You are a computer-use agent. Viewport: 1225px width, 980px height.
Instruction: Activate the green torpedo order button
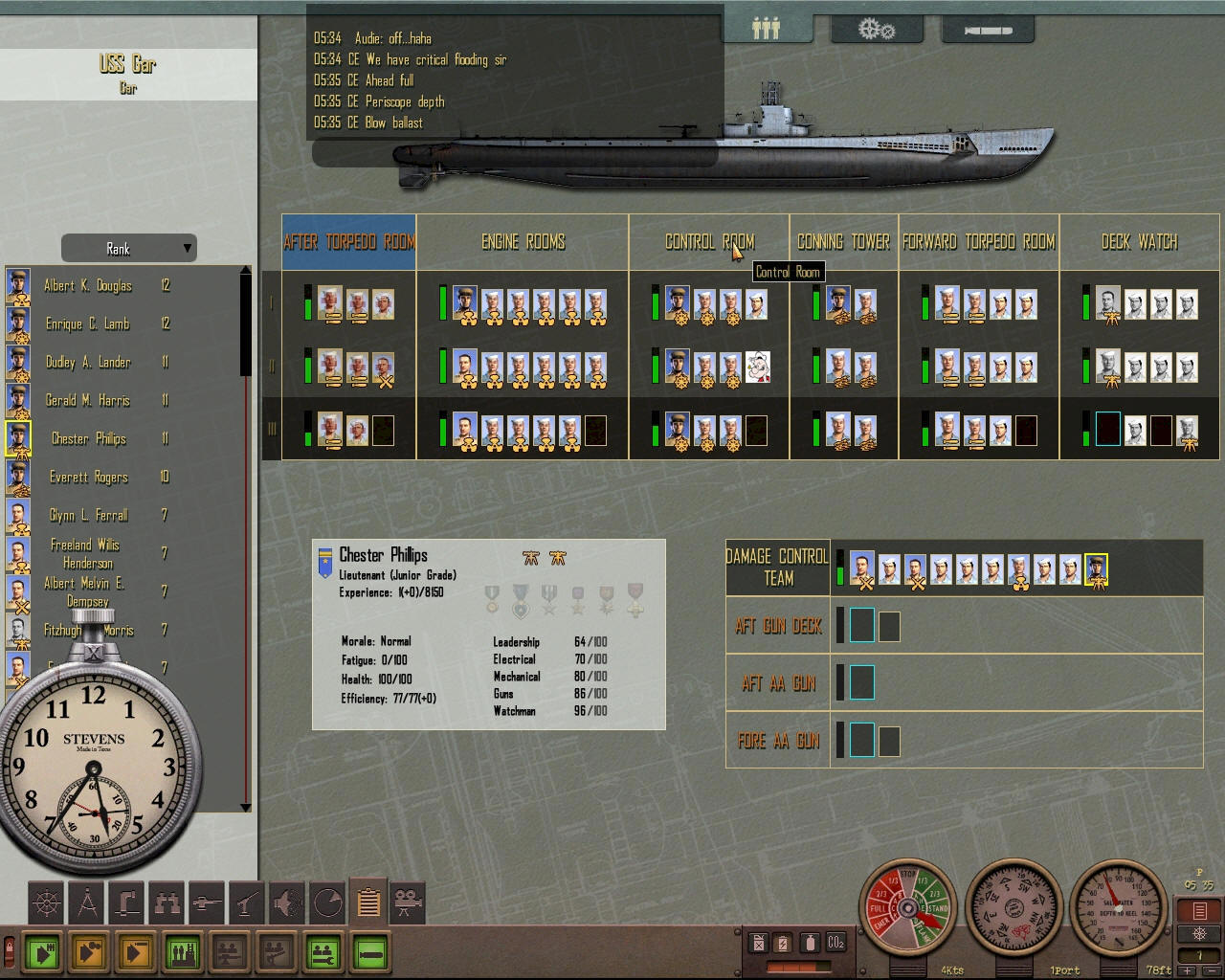click(x=370, y=953)
